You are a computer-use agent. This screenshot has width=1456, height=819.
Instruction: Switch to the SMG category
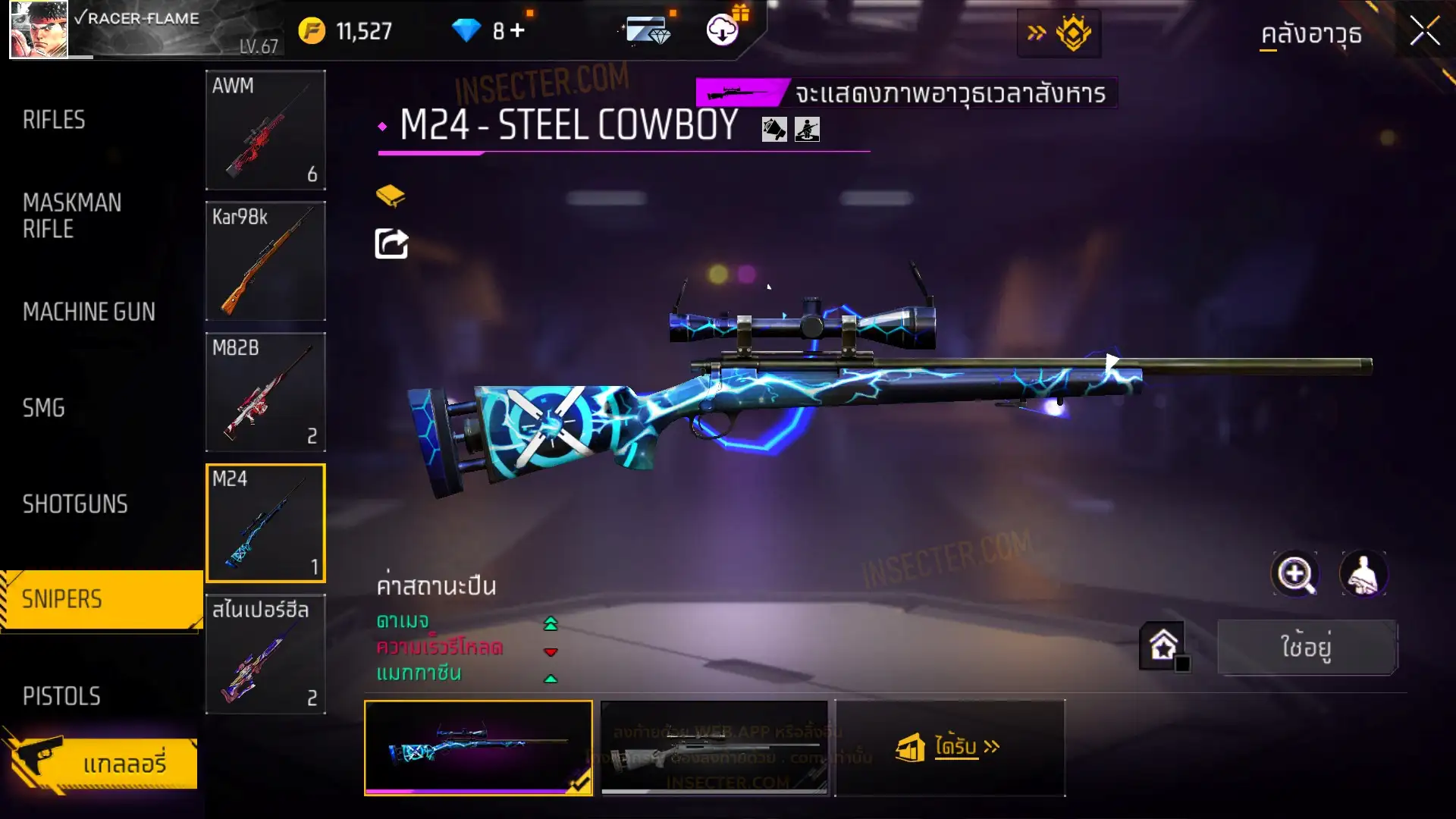point(44,408)
